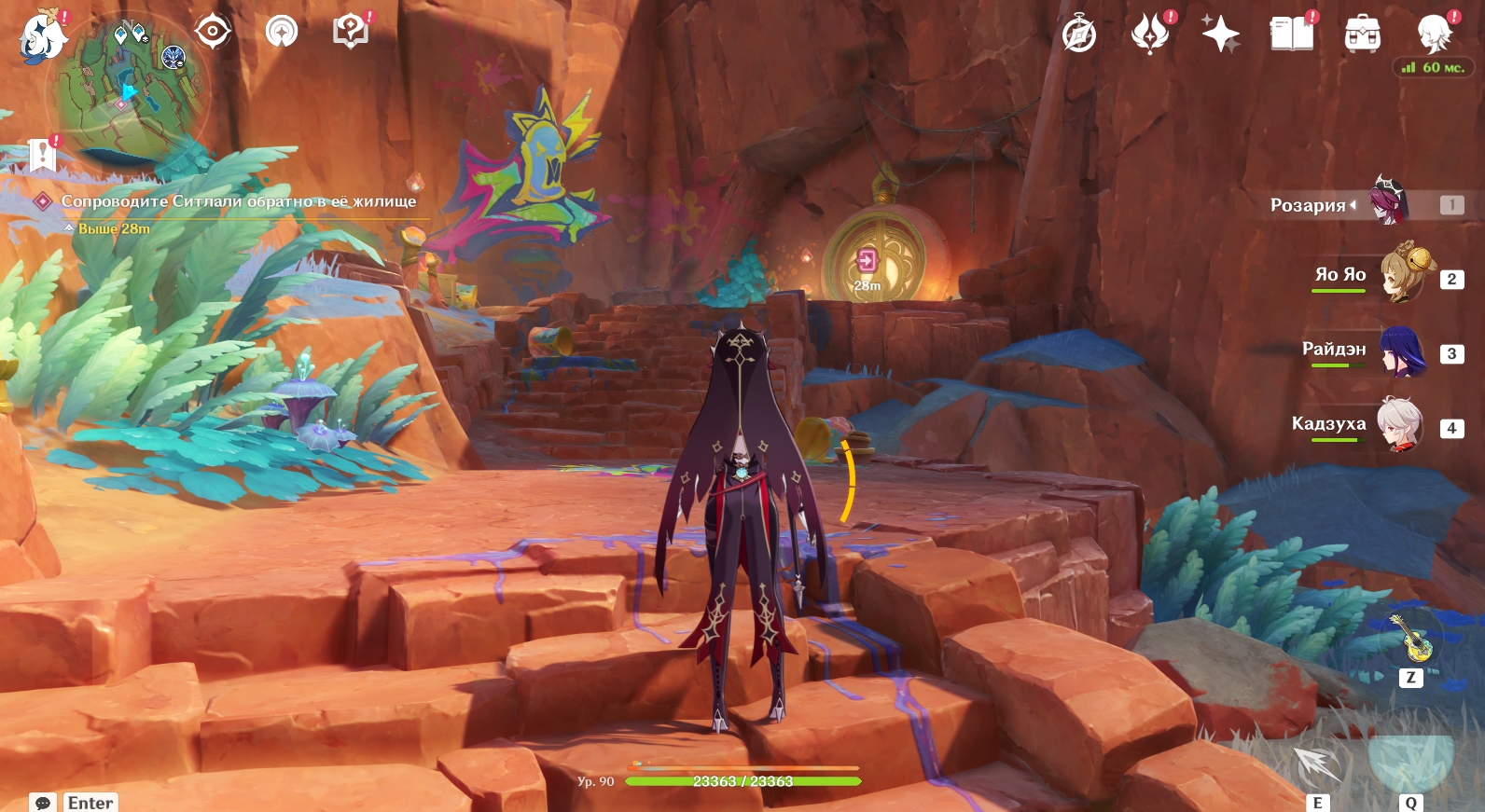Open the events flame icon
Image resolution: width=1485 pixels, height=812 pixels.
(x=1149, y=34)
